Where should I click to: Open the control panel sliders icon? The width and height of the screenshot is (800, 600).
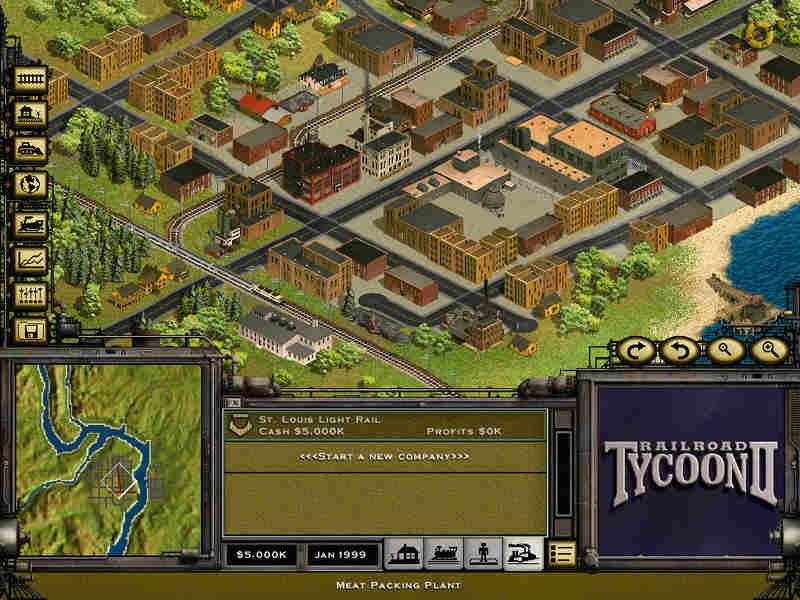pos(31,295)
